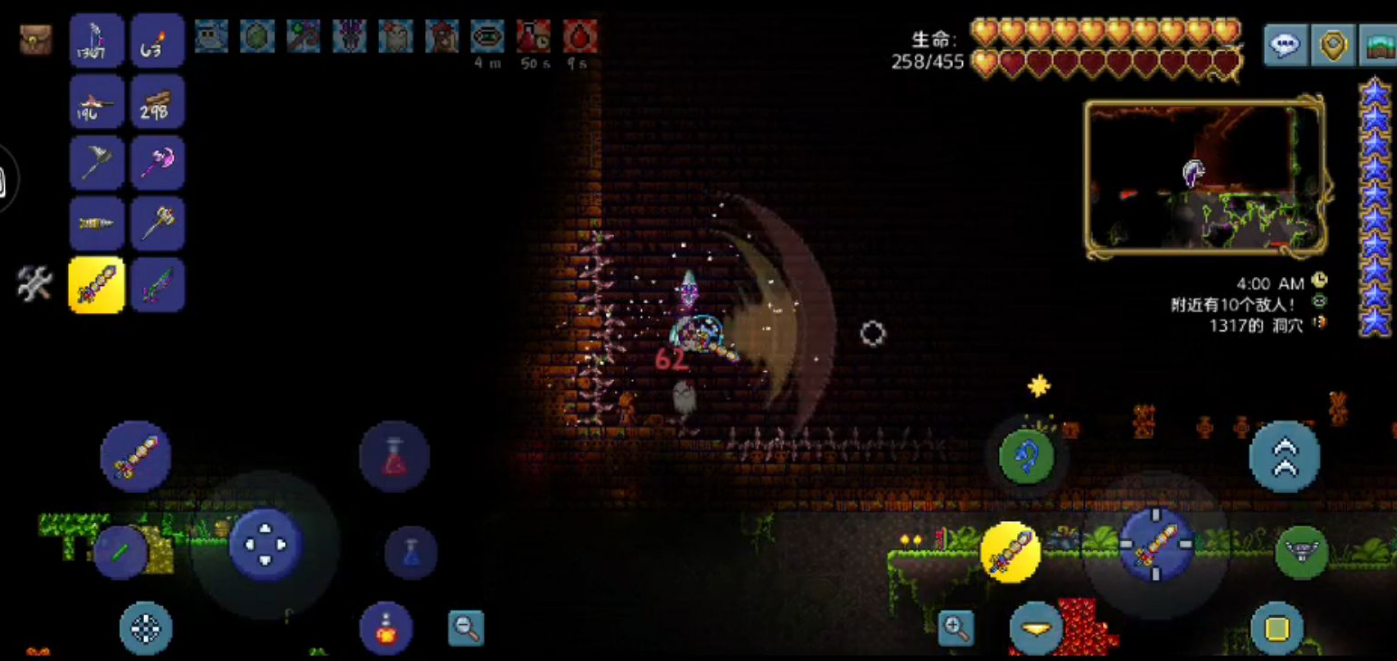1397x661 pixels.
Task: Select the golden hammer hotbar slot
Action: tap(157, 224)
